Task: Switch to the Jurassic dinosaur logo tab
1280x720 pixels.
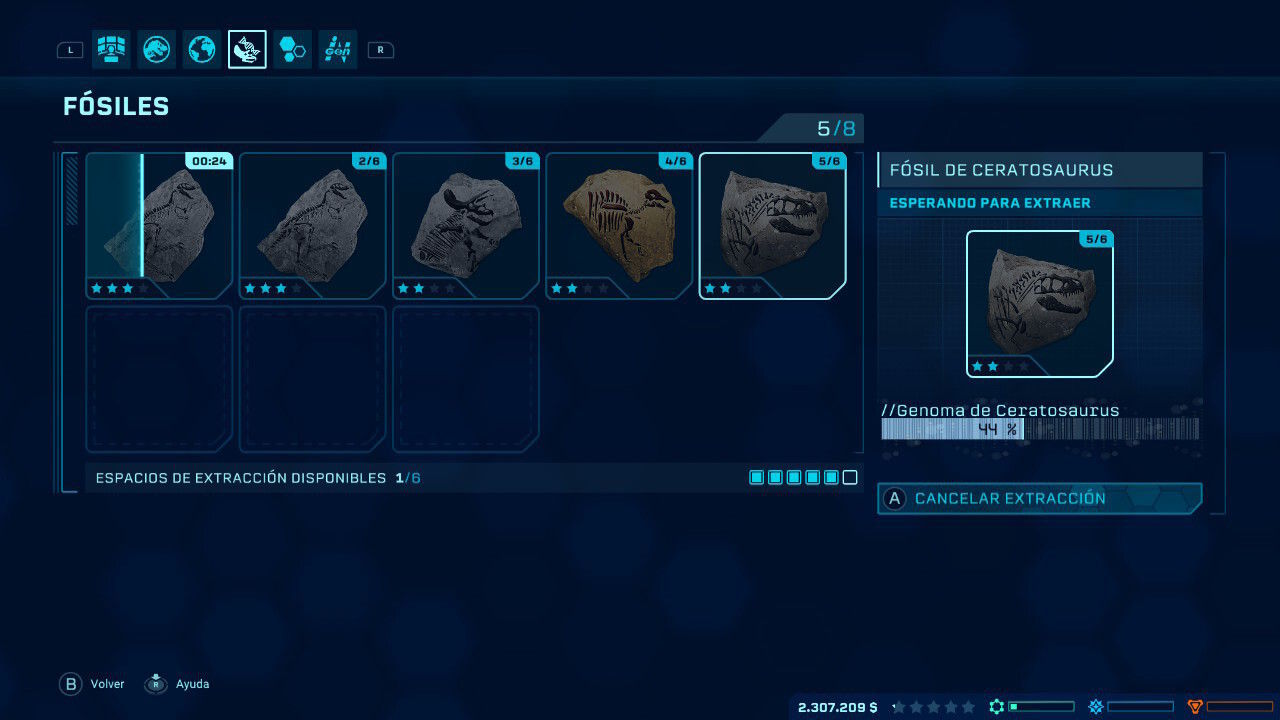Action: [x=156, y=49]
